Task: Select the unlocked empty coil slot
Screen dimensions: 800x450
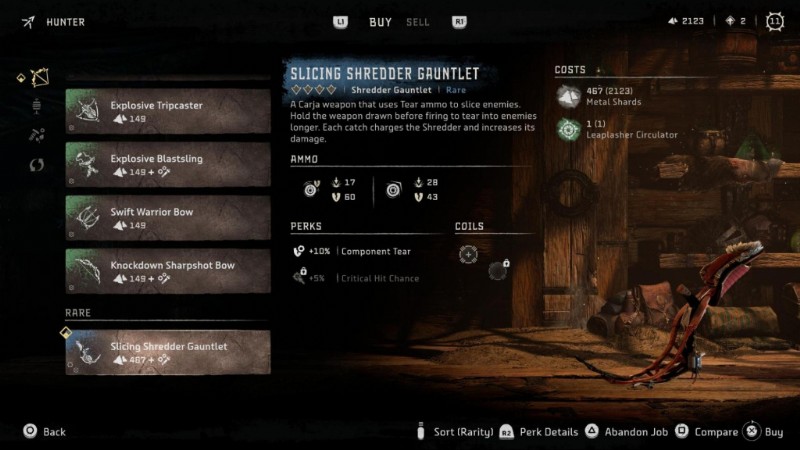Action: tap(467, 254)
